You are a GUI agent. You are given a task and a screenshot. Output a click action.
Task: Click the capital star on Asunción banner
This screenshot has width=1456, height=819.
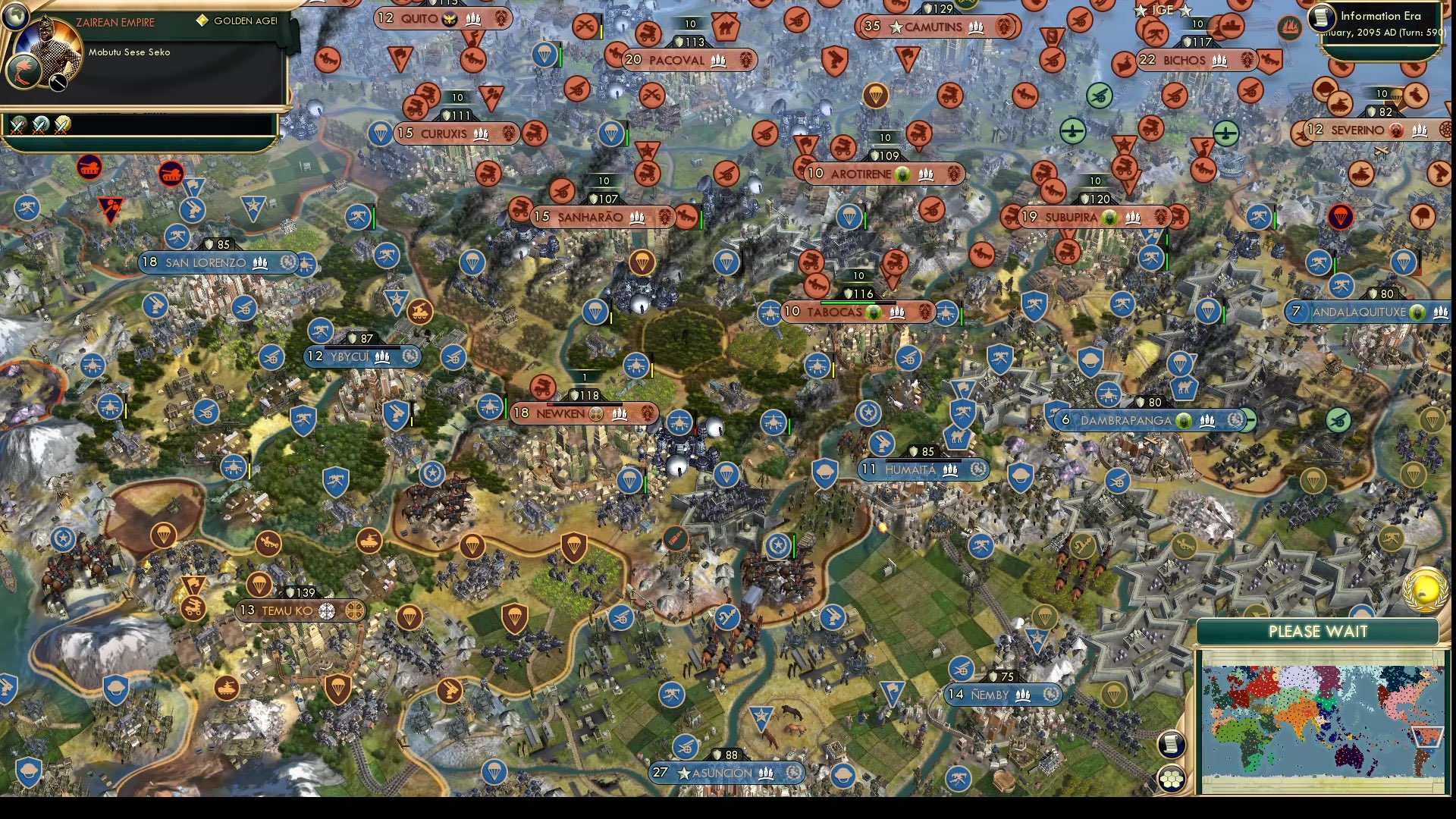point(685,773)
